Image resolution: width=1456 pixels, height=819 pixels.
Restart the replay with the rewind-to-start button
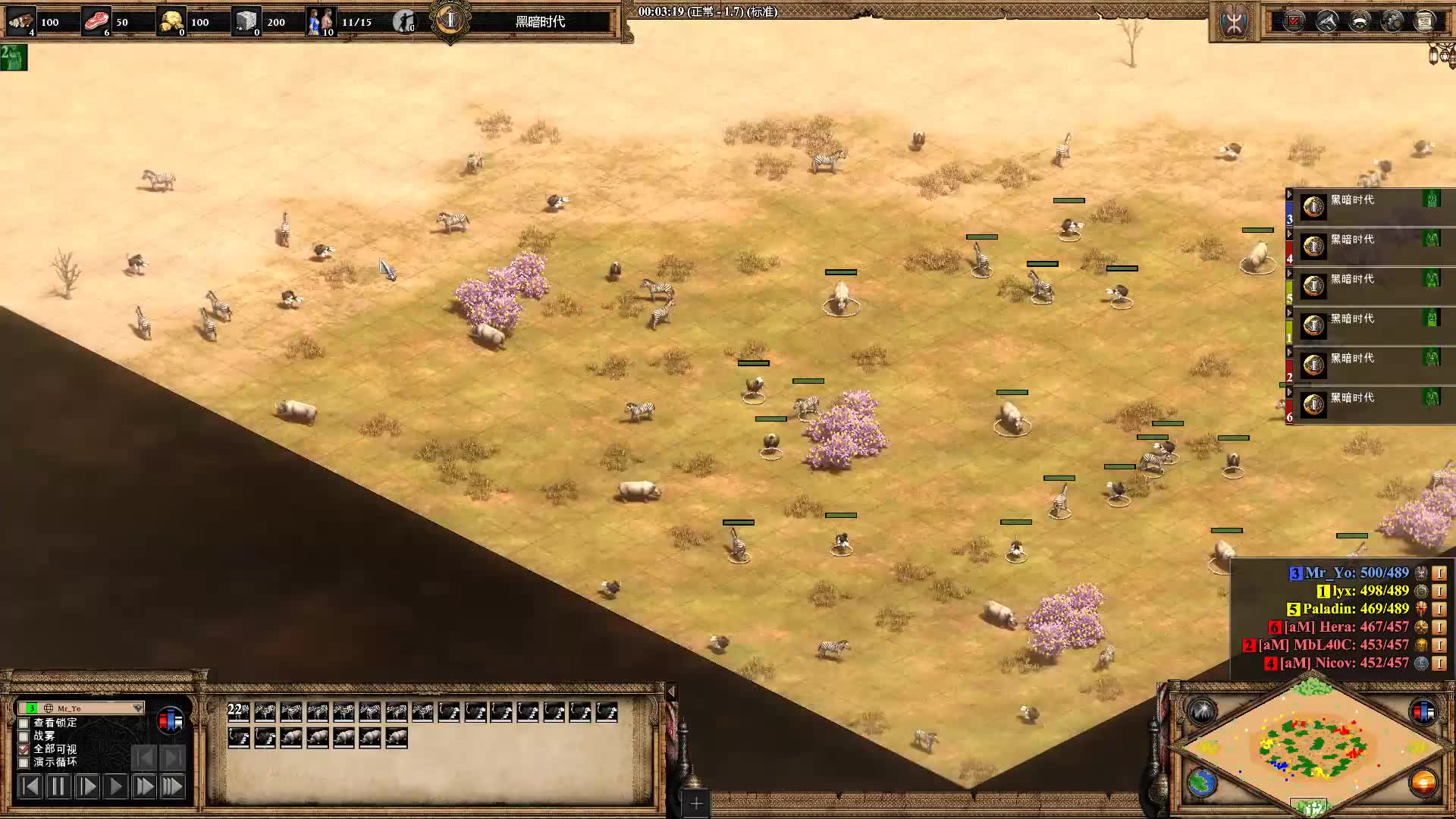click(x=30, y=786)
